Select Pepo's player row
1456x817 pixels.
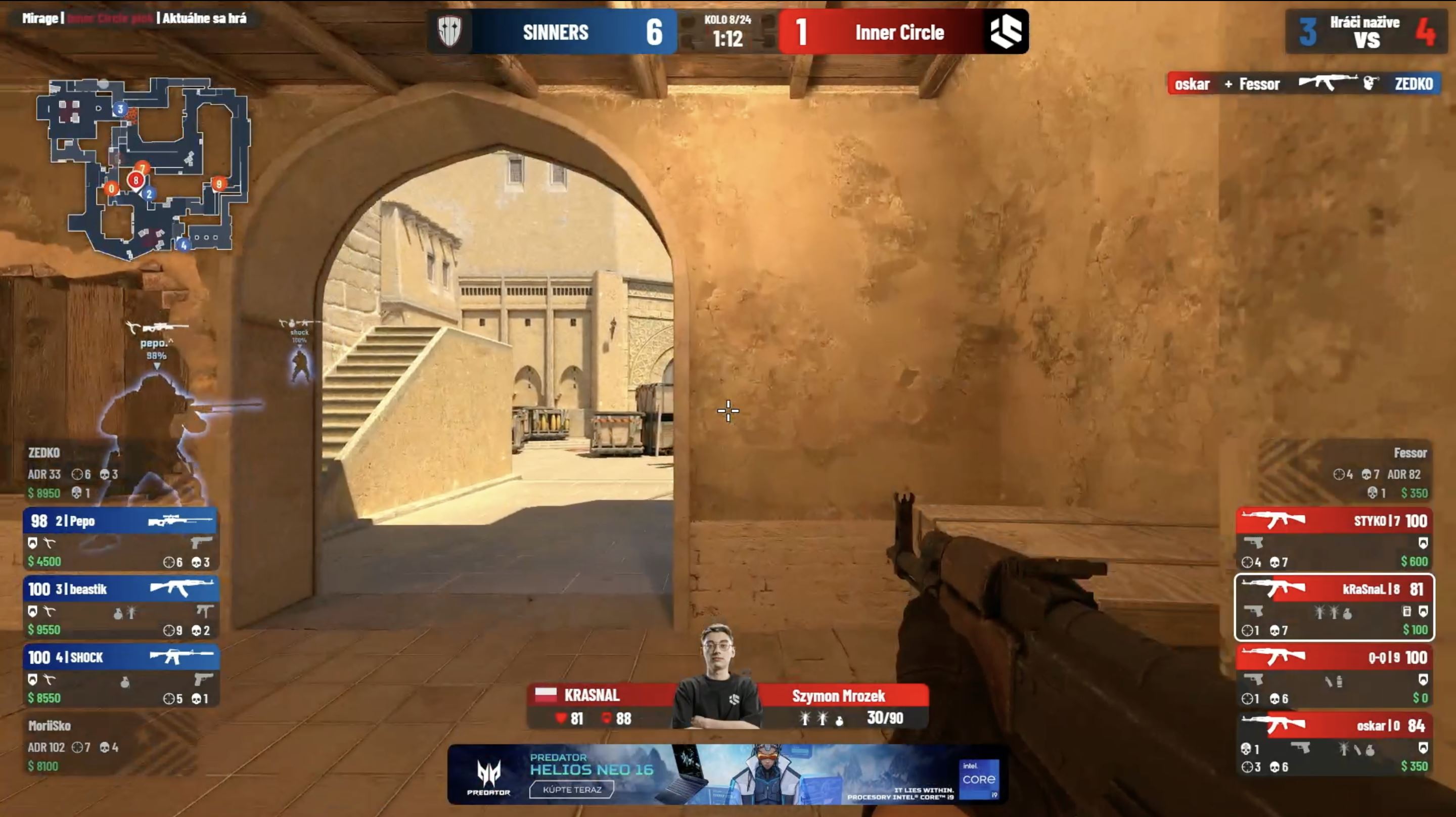(120, 539)
